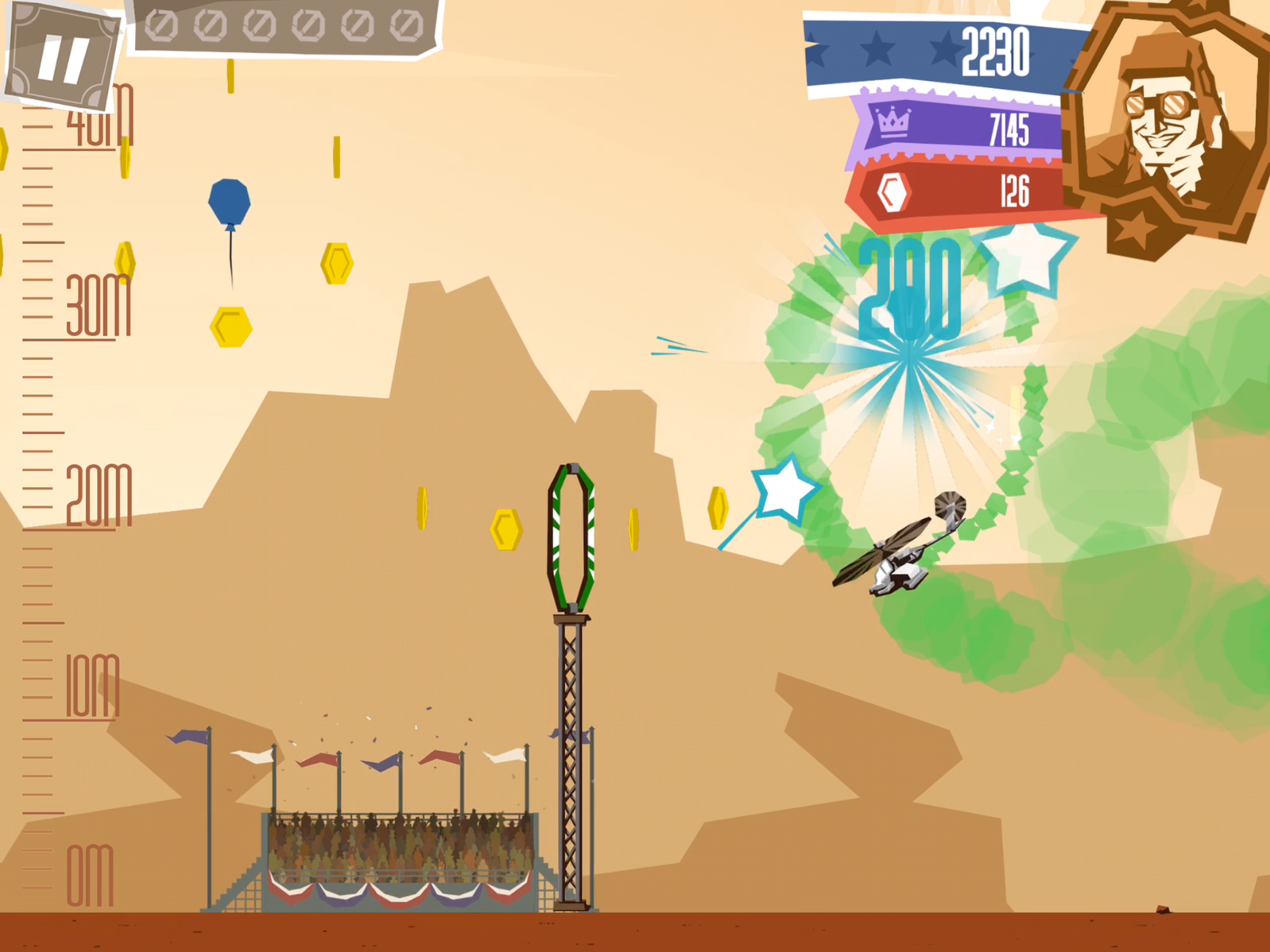1270x952 pixels.
Task: Click the first empty coin slot at top
Action: click(161, 25)
